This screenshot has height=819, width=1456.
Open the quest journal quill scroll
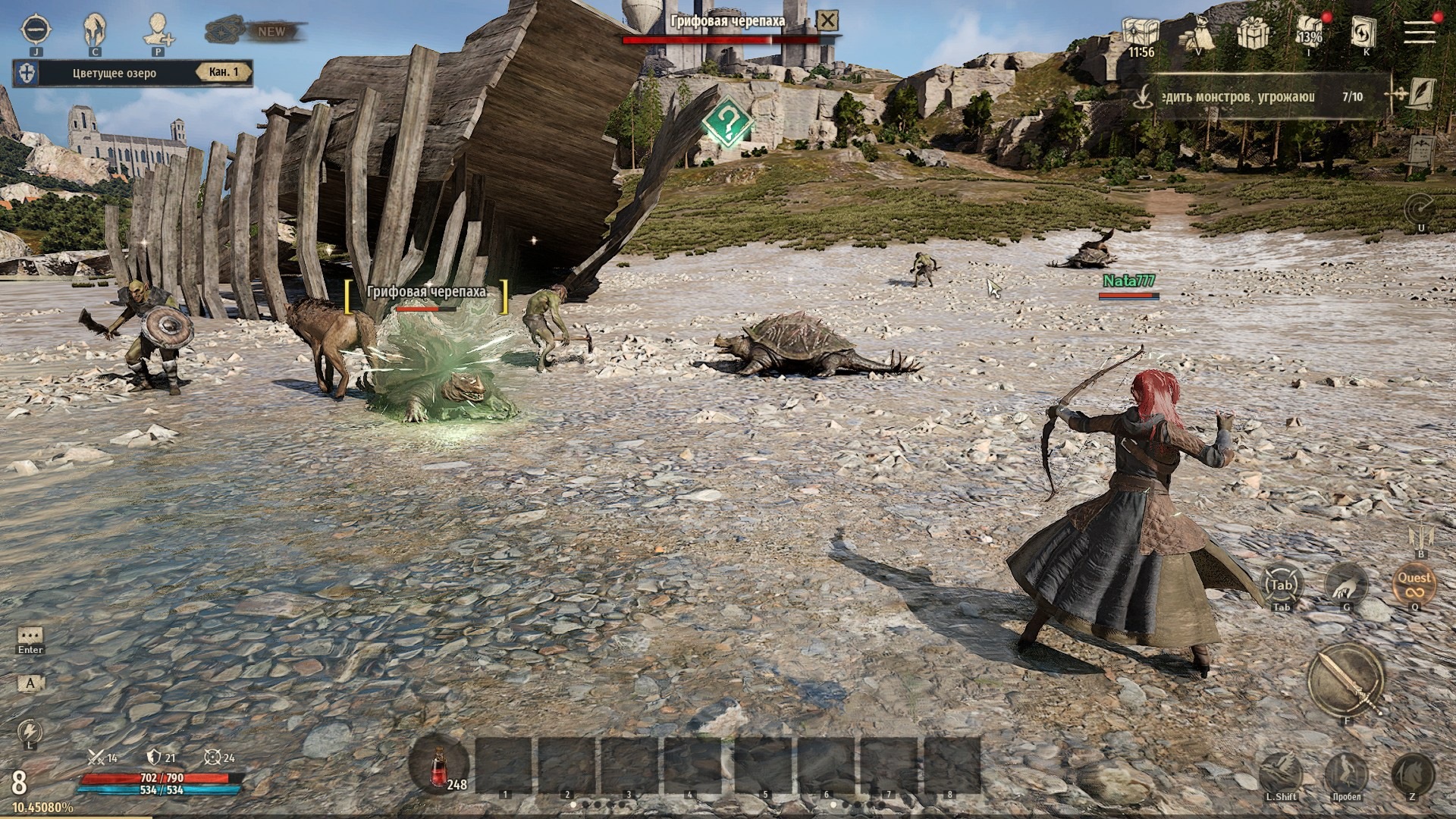pyautogui.click(x=1418, y=96)
